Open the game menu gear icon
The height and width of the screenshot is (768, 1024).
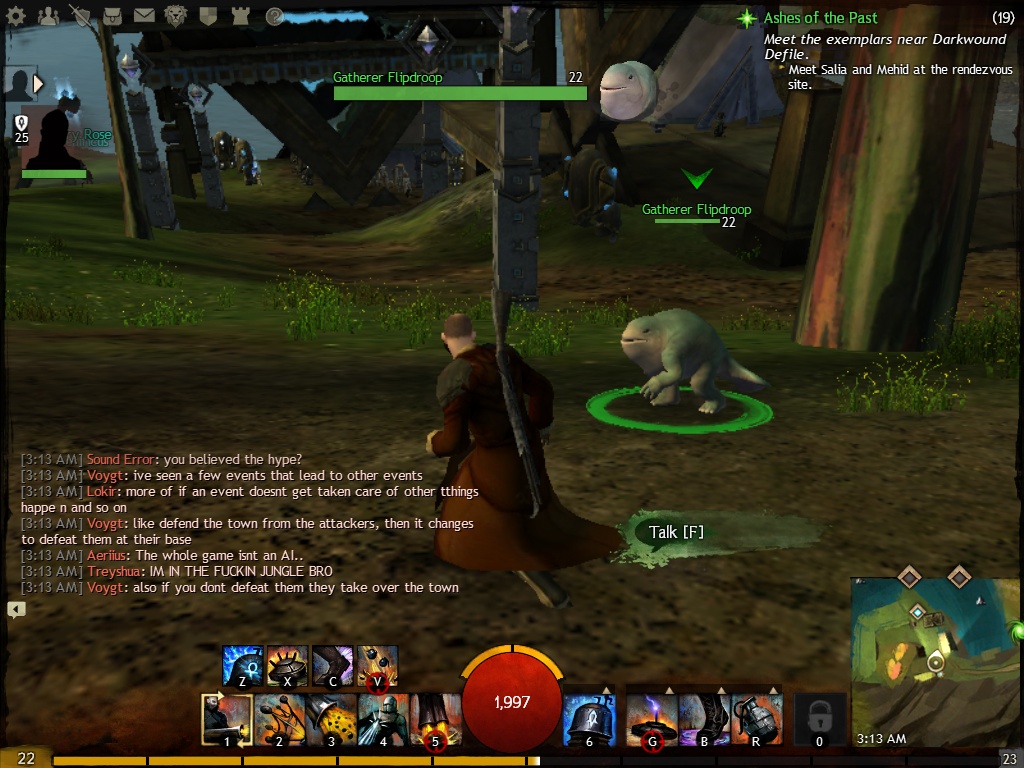[x=15, y=16]
